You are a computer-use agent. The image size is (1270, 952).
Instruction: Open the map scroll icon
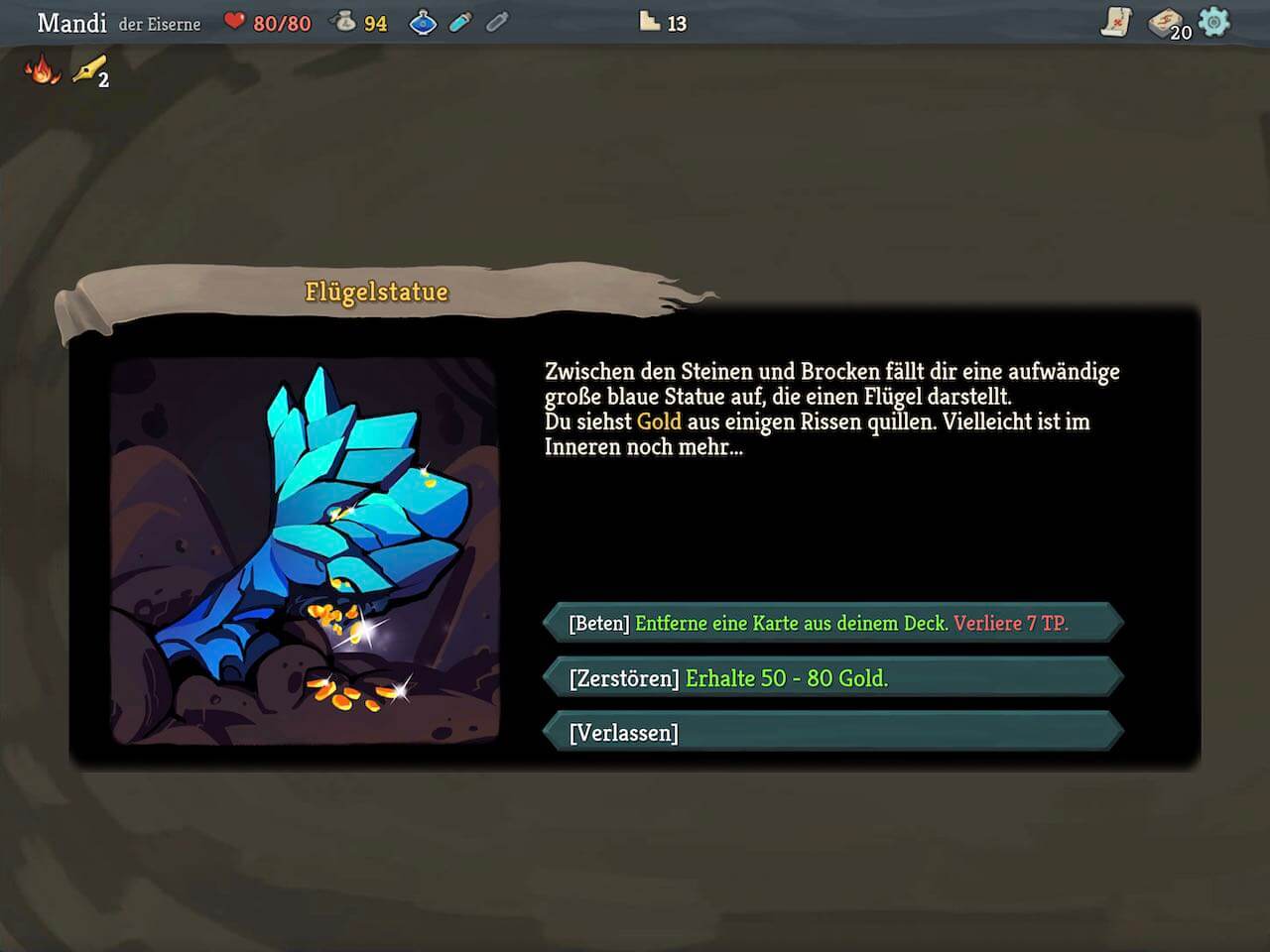1116,22
